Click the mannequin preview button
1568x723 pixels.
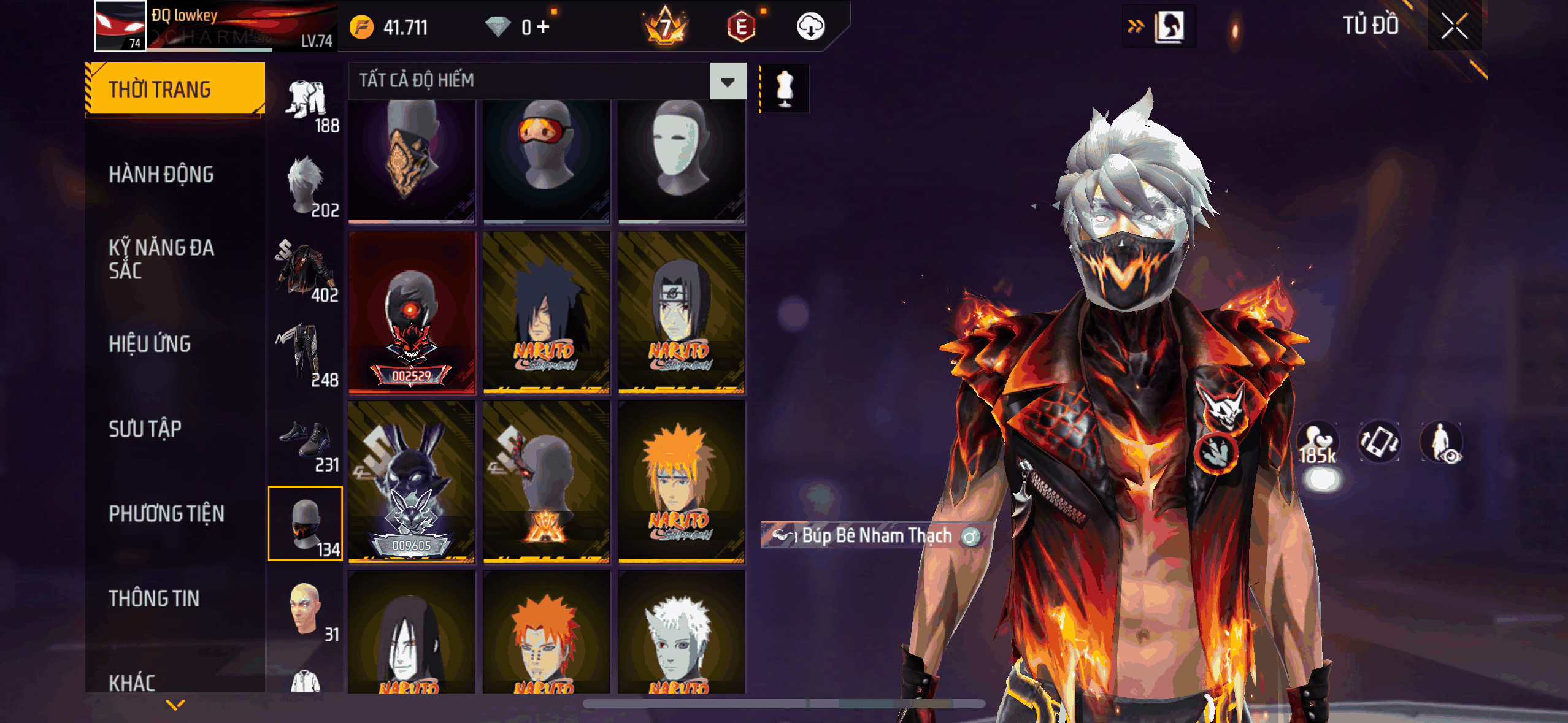click(785, 88)
